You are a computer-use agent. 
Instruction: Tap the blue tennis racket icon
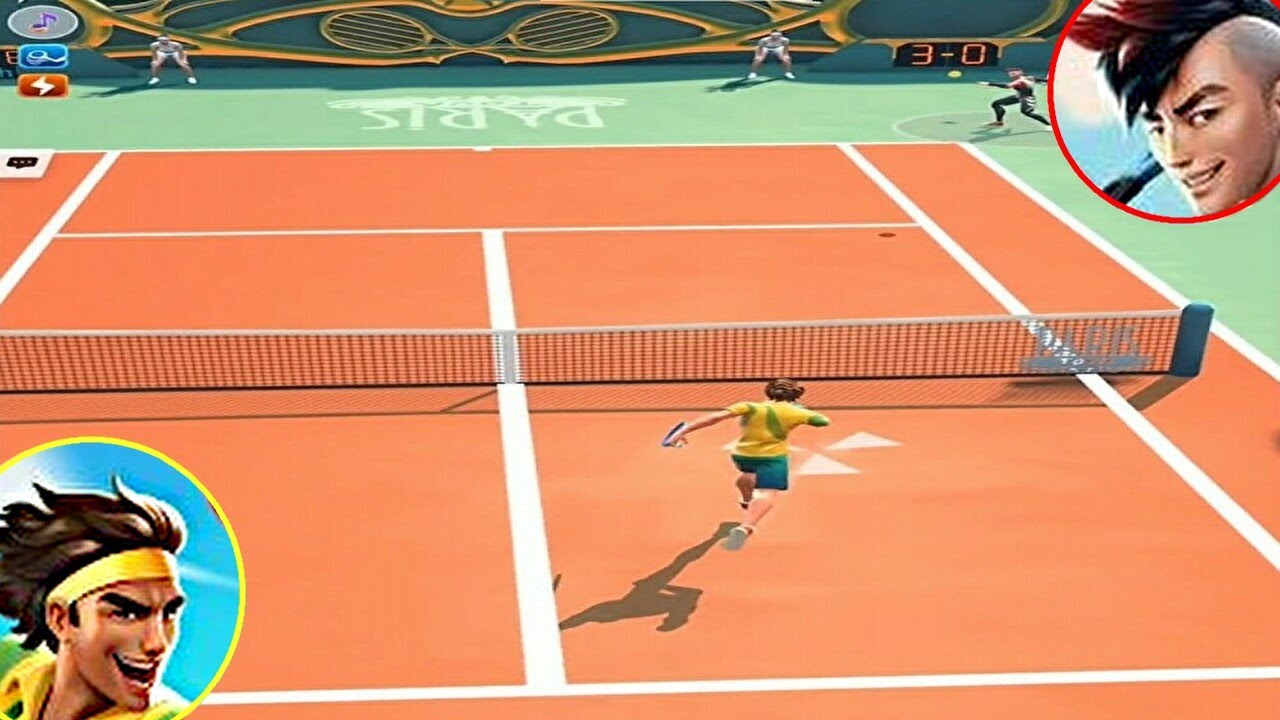(x=42, y=56)
